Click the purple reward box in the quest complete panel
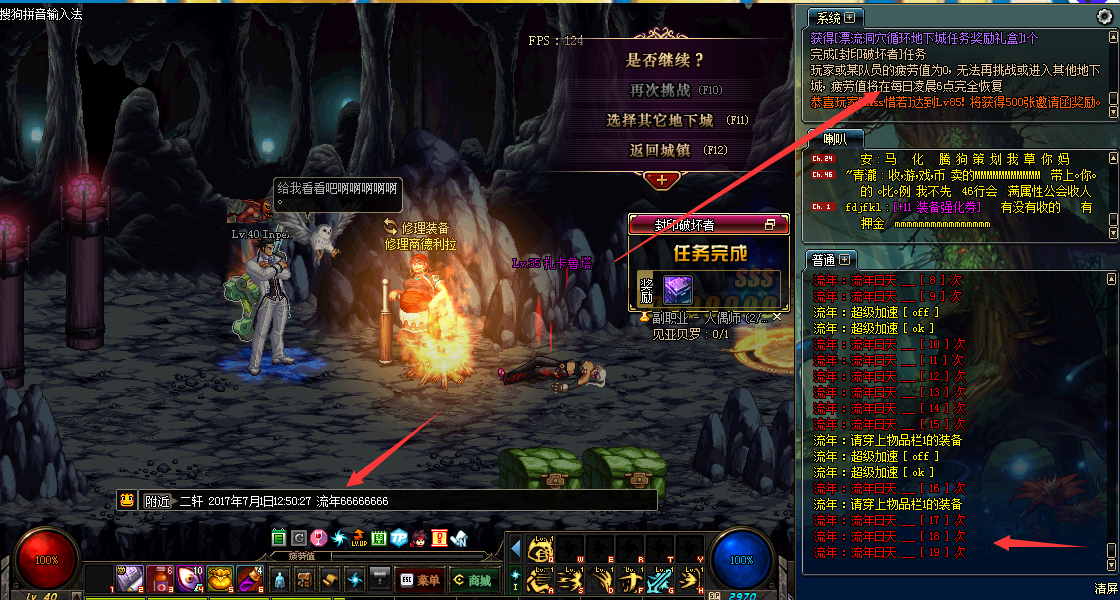Image resolution: width=1120 pixels, height=600 pixels. (678, 289)
